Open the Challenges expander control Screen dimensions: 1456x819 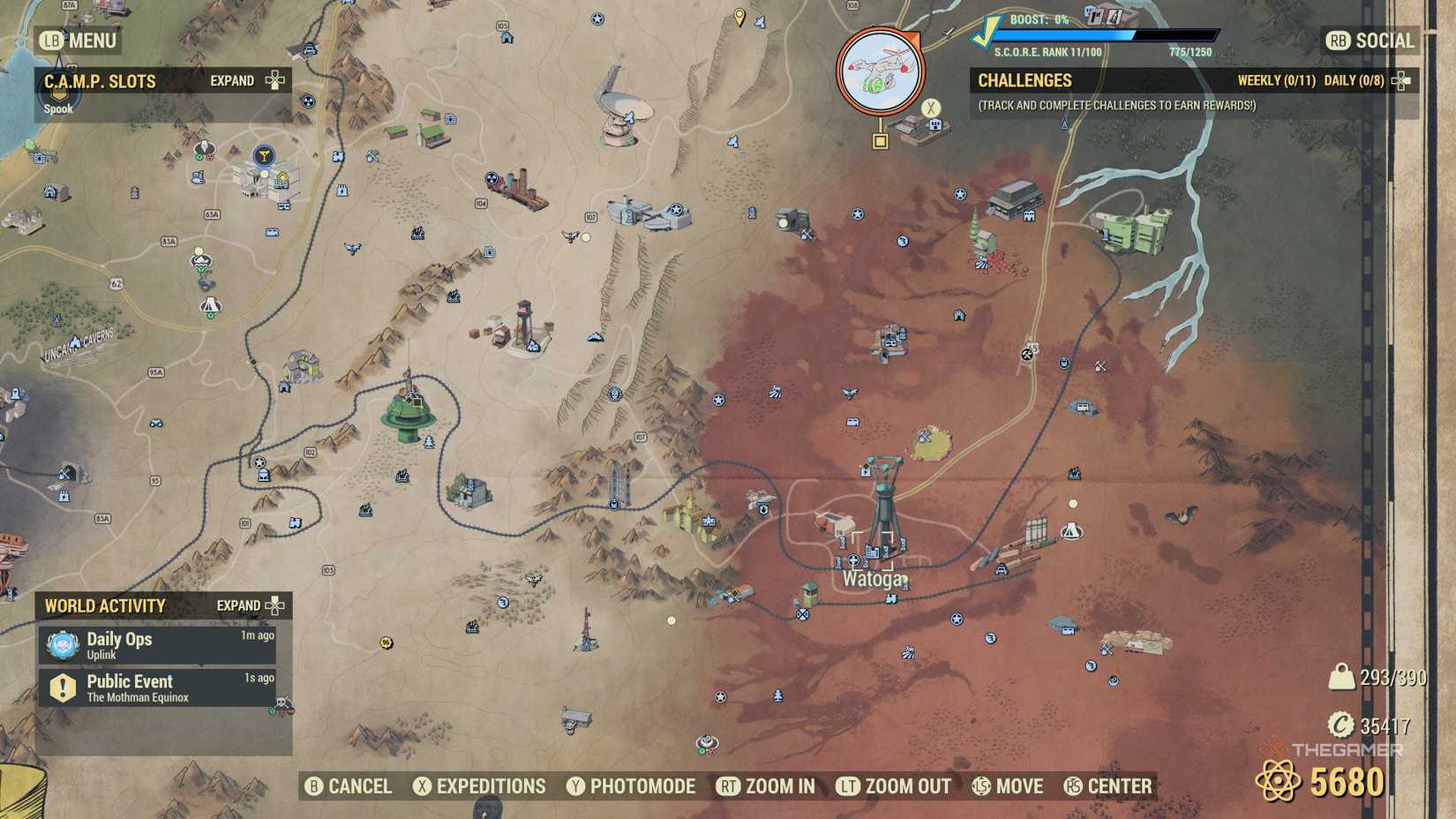click(1400, 80)
